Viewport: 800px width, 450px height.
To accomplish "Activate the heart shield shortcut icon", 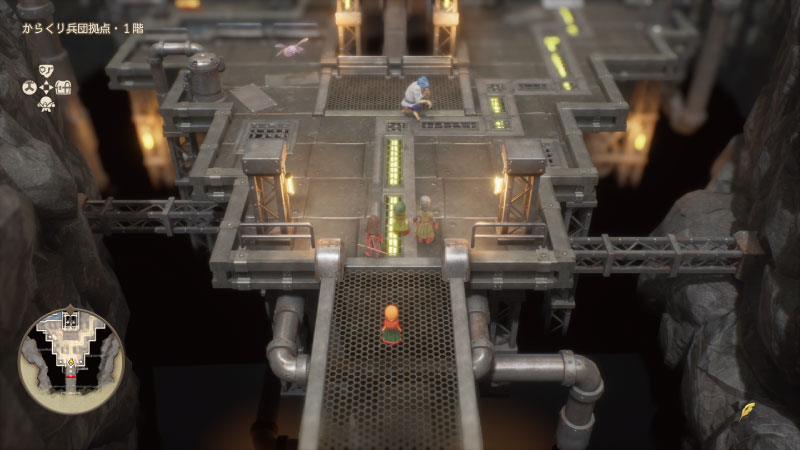I will pyautogui.click(x=46, y=70).
